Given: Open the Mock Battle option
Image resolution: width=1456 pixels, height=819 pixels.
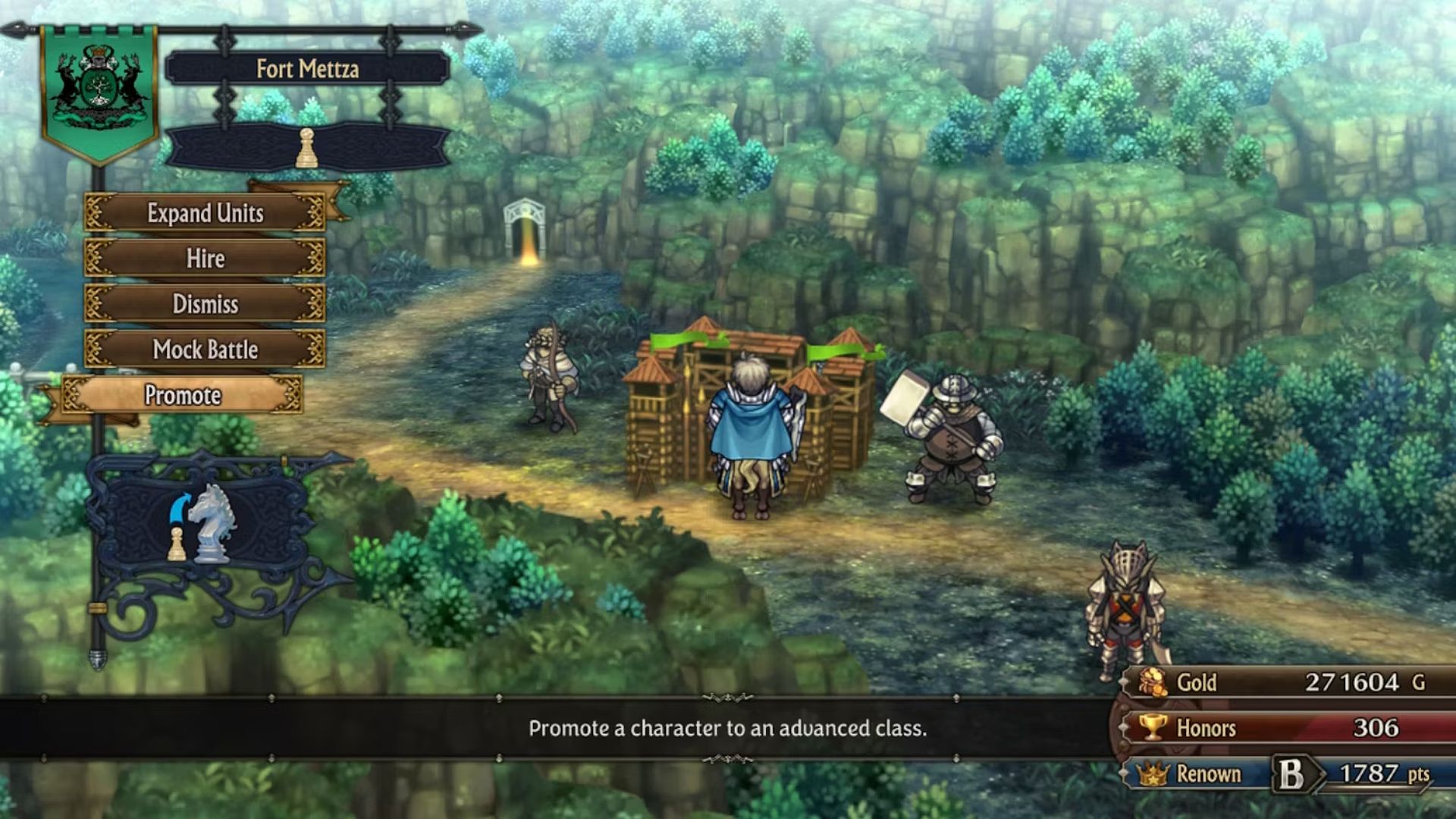Looking at the screenshot, I should point(206,349).
